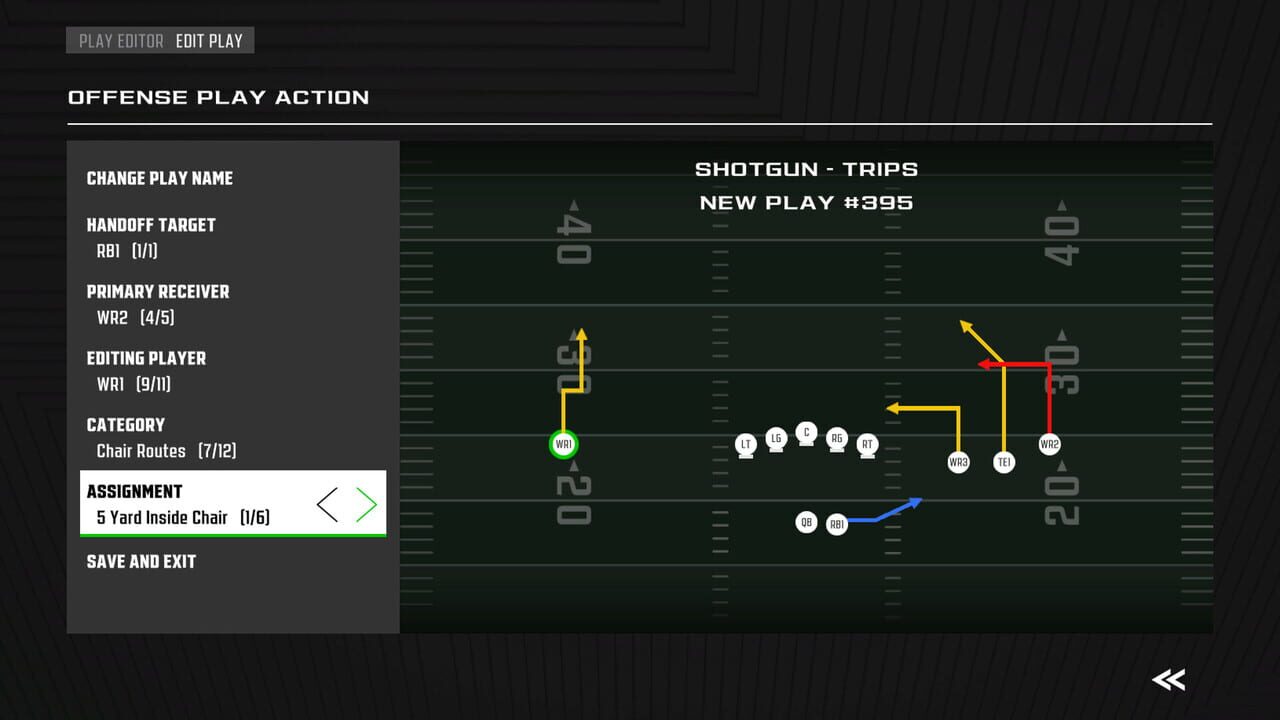
Task: Open CHANGE PLAY NAME
Action: point(158,178)
